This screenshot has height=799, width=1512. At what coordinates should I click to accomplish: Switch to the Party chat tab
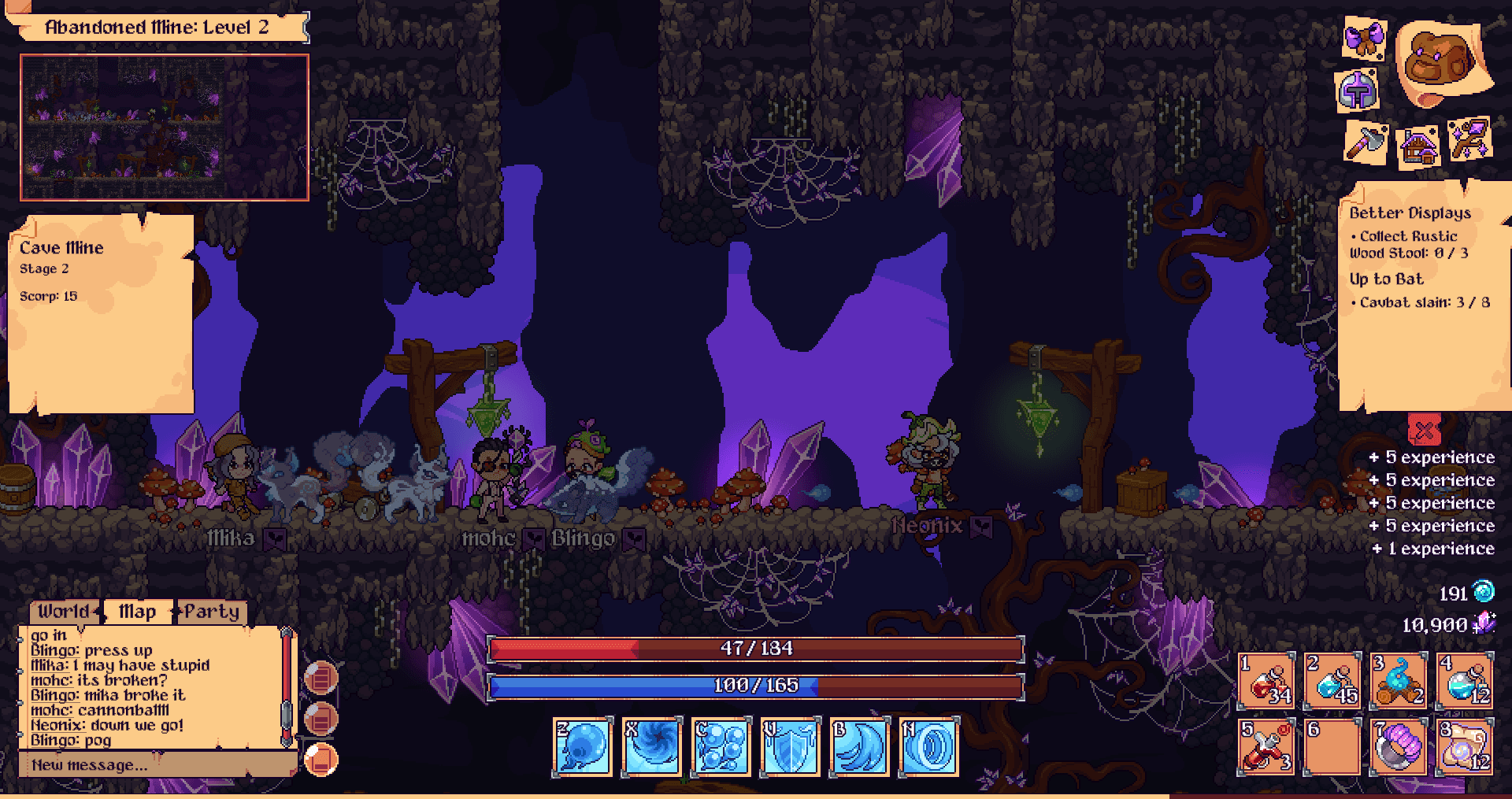coord(211,612)
